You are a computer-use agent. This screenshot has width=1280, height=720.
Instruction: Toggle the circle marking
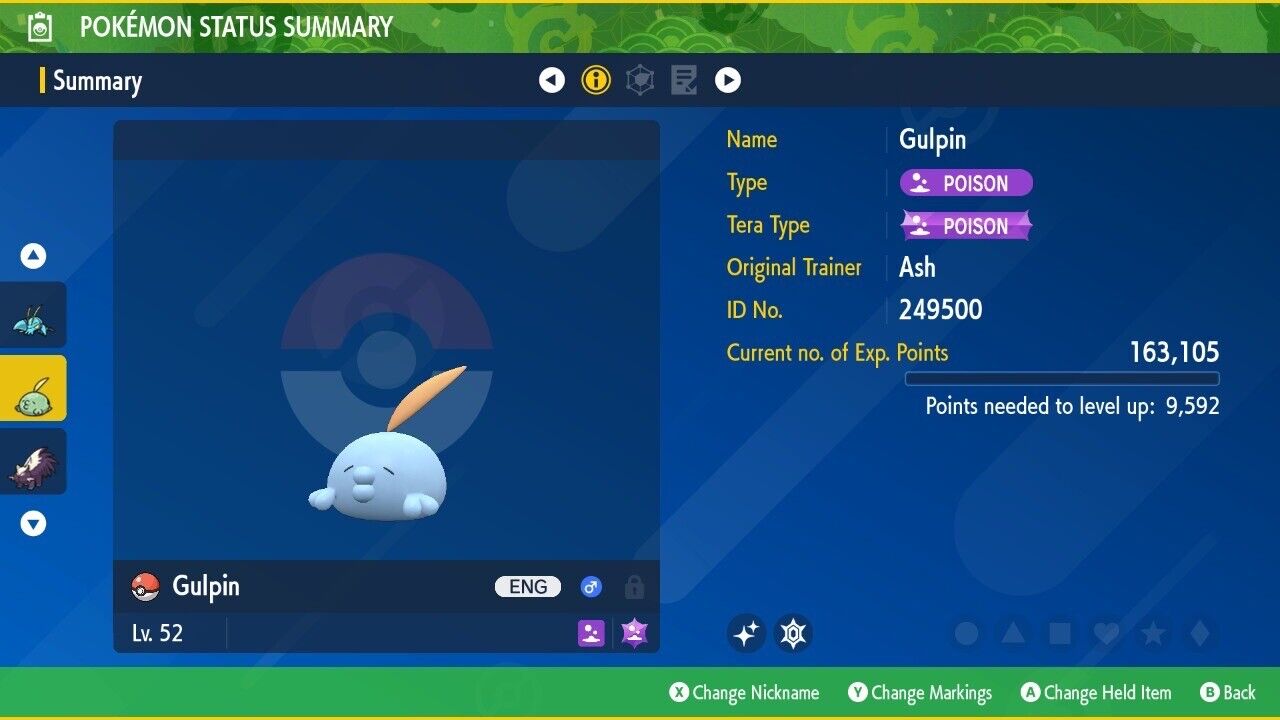coord(966,633)
